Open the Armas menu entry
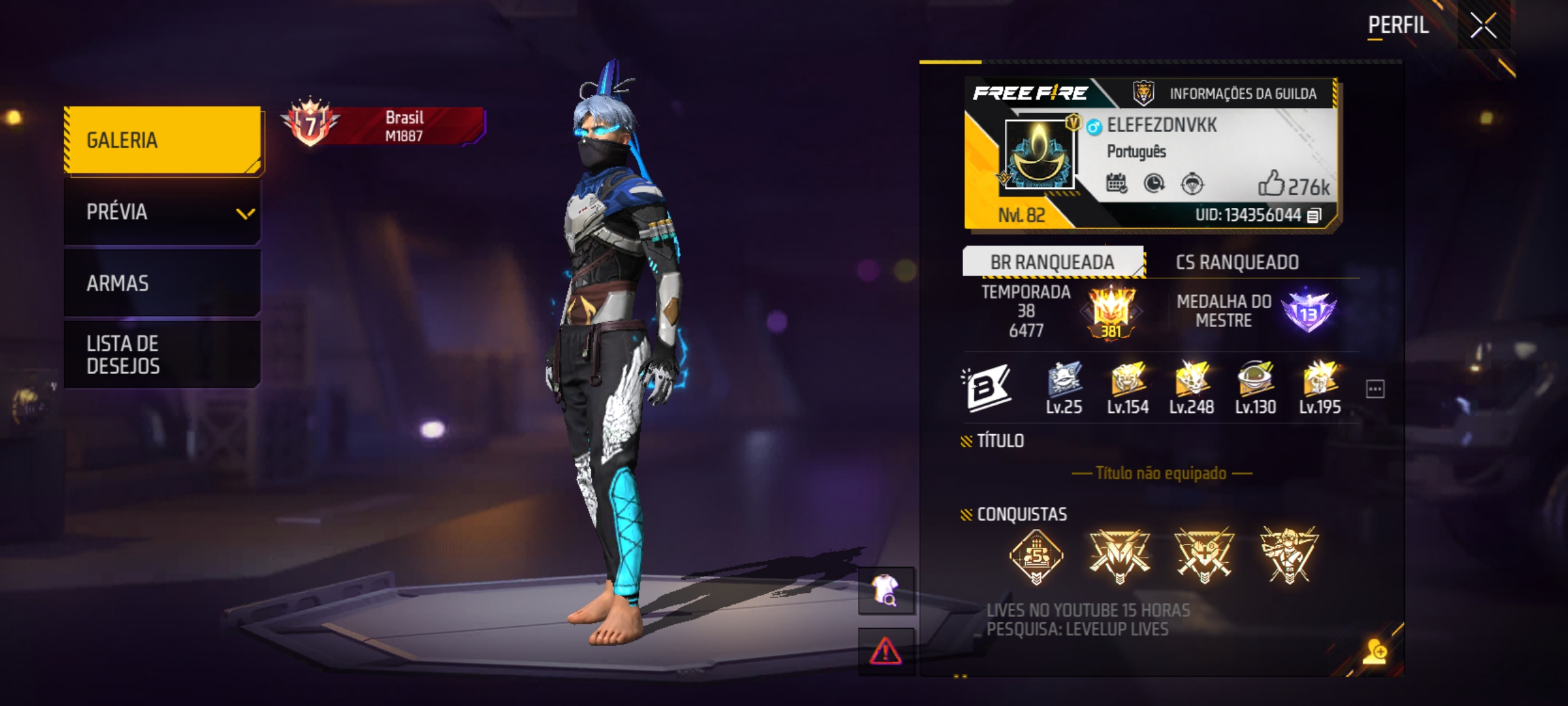This screenshot has height=706, width=1568. click(x=163, y=283)
